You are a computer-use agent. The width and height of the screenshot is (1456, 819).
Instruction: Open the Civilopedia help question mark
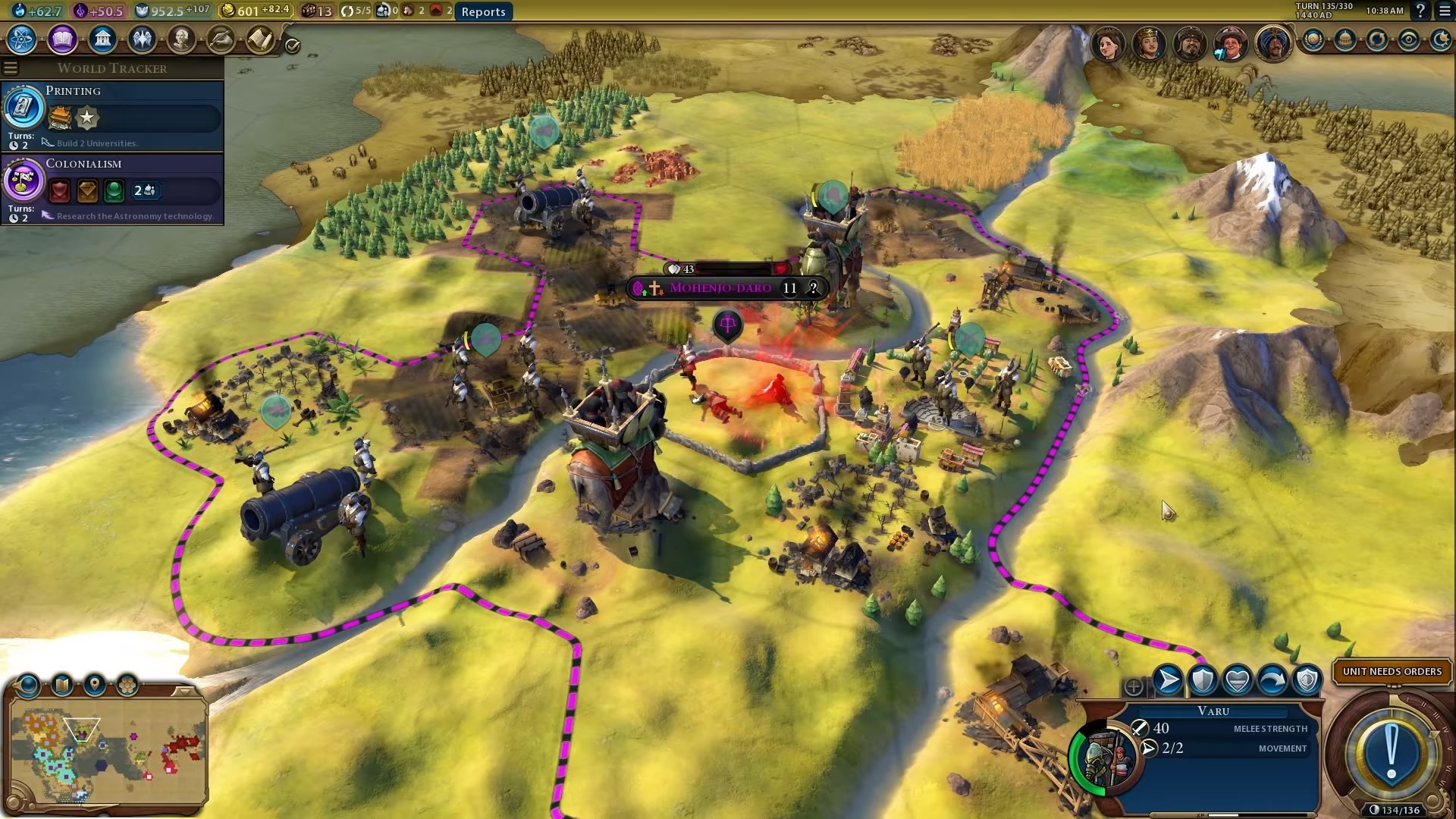click(1420, 11)
